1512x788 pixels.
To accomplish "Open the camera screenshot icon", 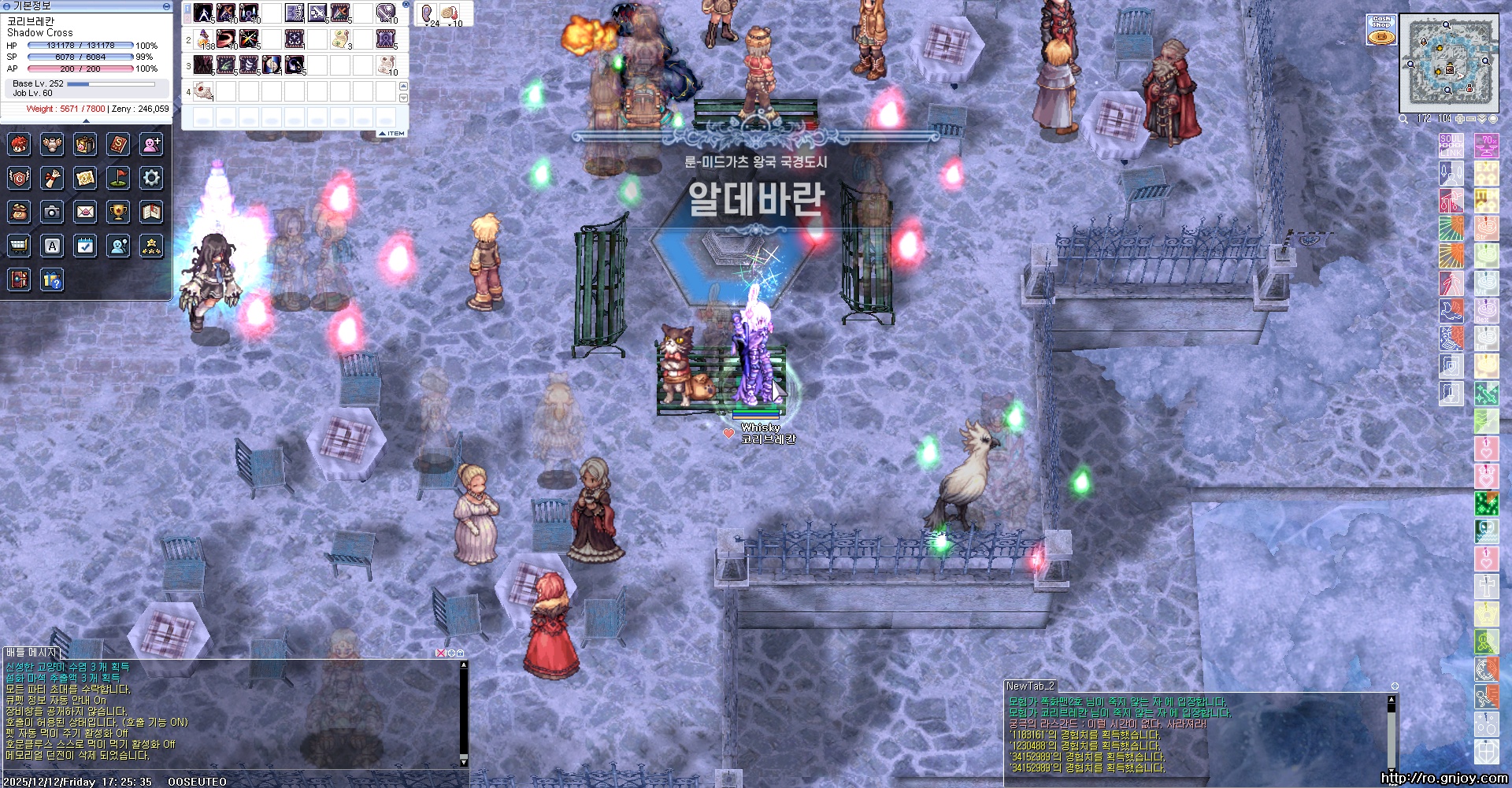I will tap(52, 212).
